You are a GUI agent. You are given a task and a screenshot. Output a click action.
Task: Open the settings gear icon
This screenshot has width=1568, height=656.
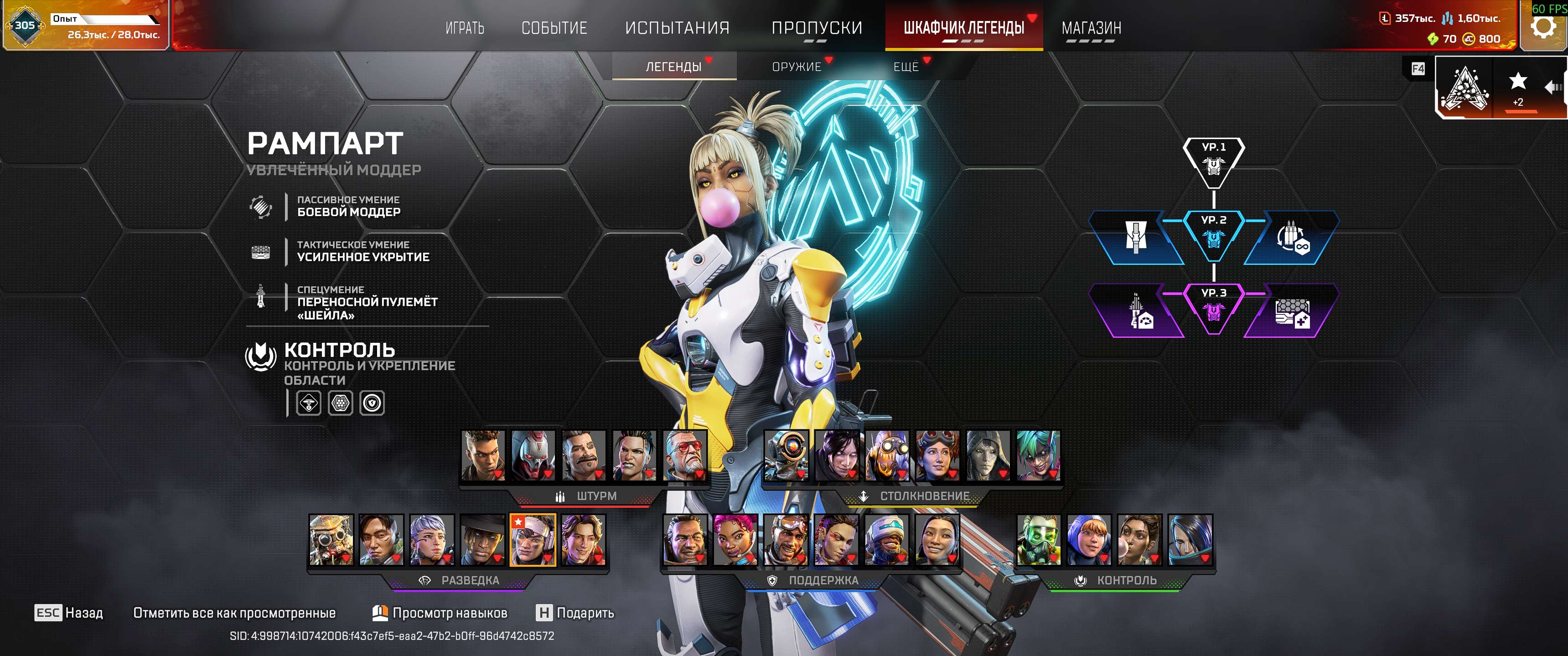click(1542, 27)
